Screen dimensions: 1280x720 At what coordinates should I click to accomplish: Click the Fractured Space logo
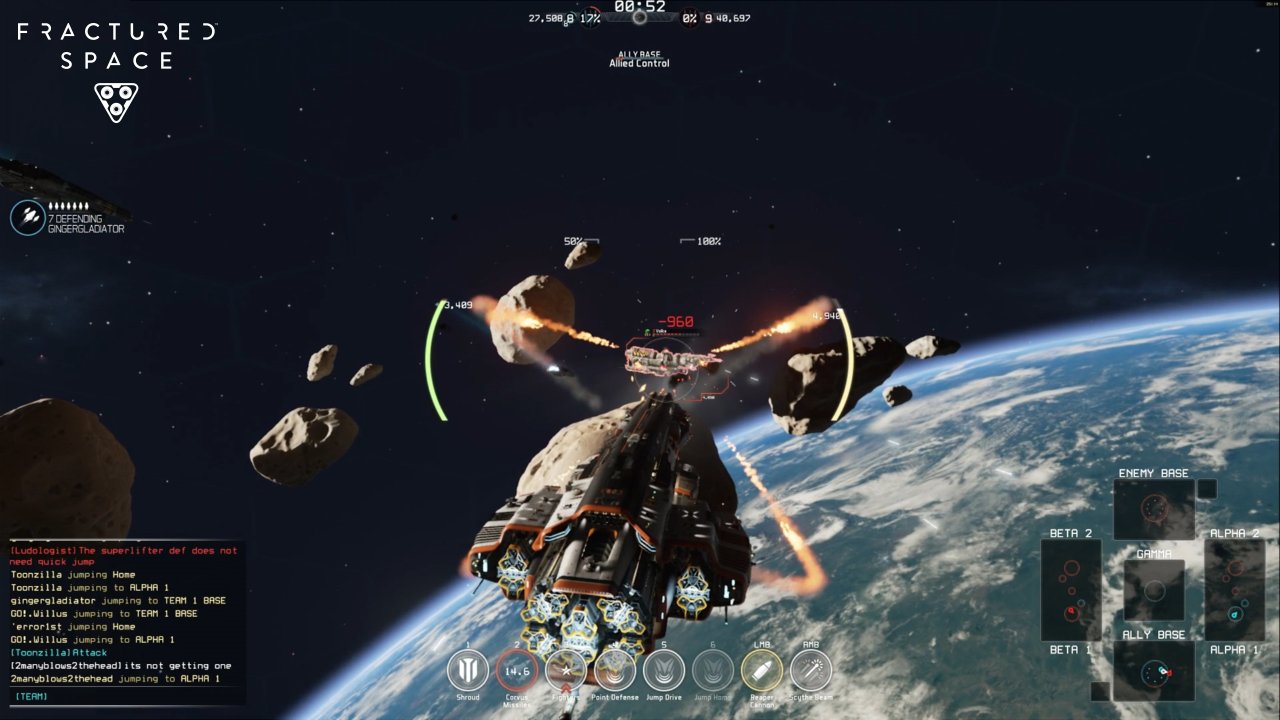116,62
